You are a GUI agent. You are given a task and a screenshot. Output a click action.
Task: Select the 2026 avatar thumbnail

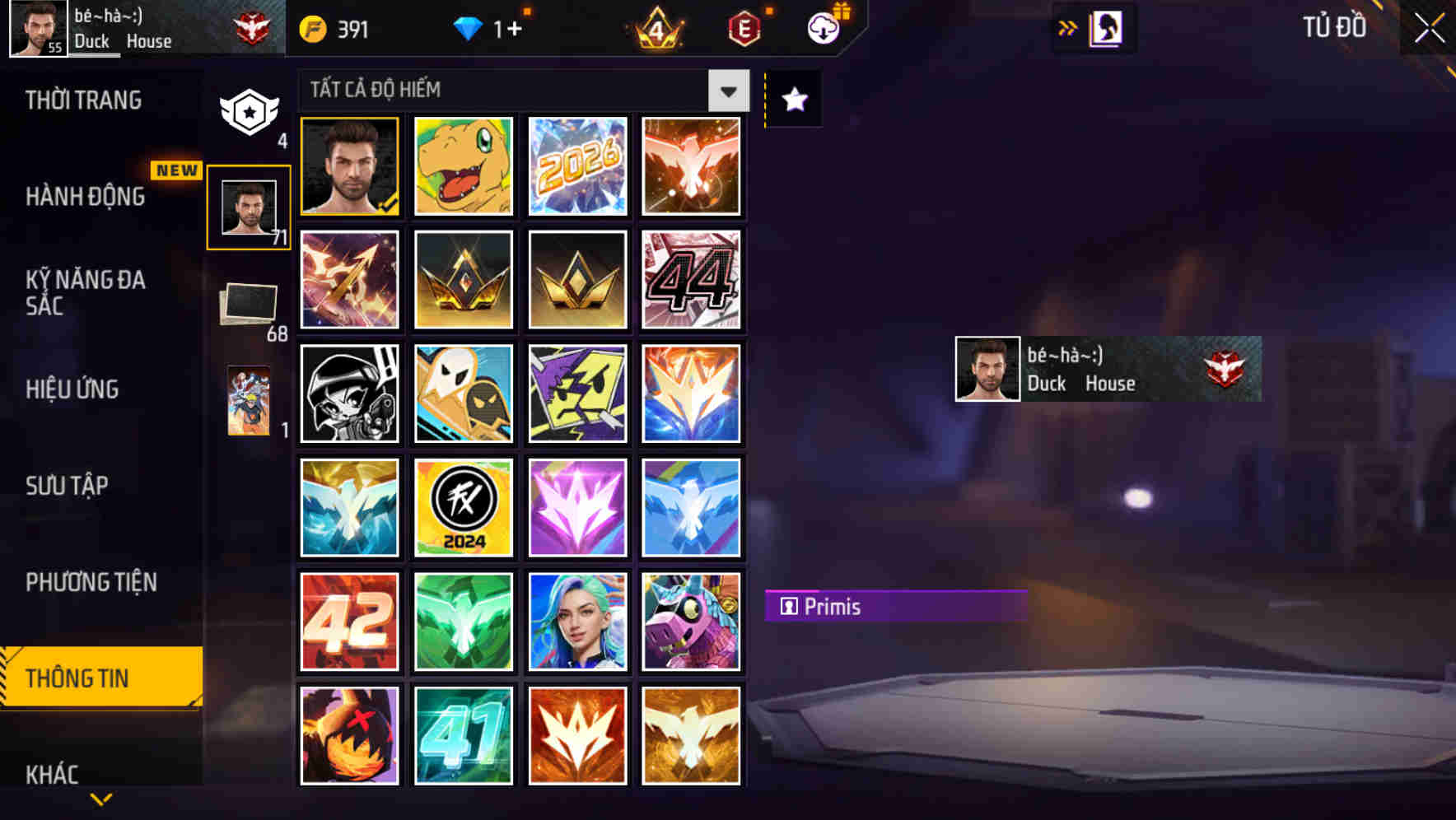coord(577,167)
